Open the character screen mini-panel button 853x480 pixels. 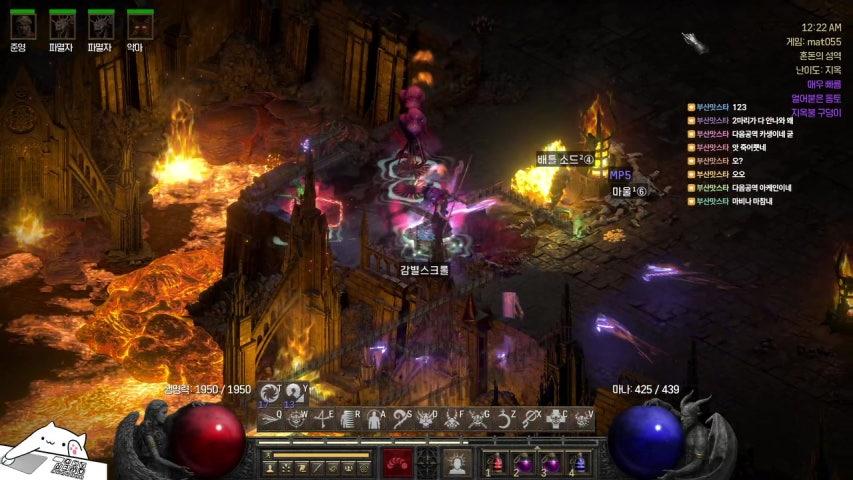pyautogui.click(x=269, y=467)
